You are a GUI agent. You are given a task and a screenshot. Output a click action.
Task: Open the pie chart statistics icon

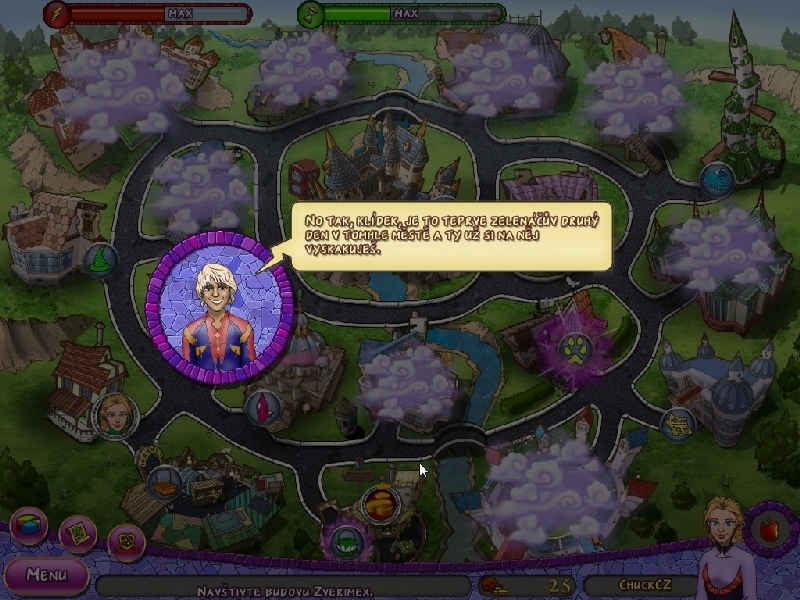(x=28, y=526)
